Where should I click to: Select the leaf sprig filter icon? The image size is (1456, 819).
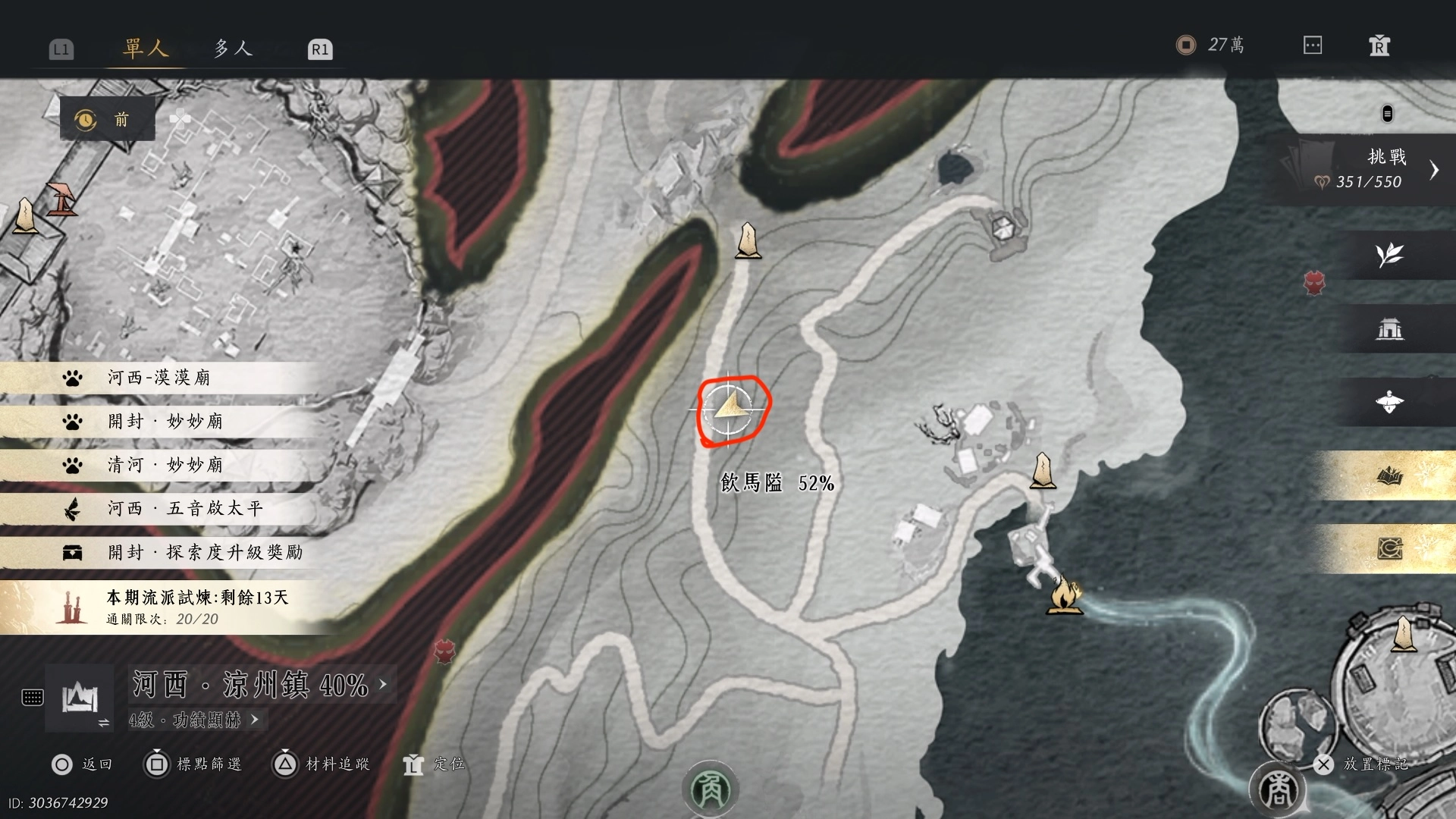click(1389, 255)
